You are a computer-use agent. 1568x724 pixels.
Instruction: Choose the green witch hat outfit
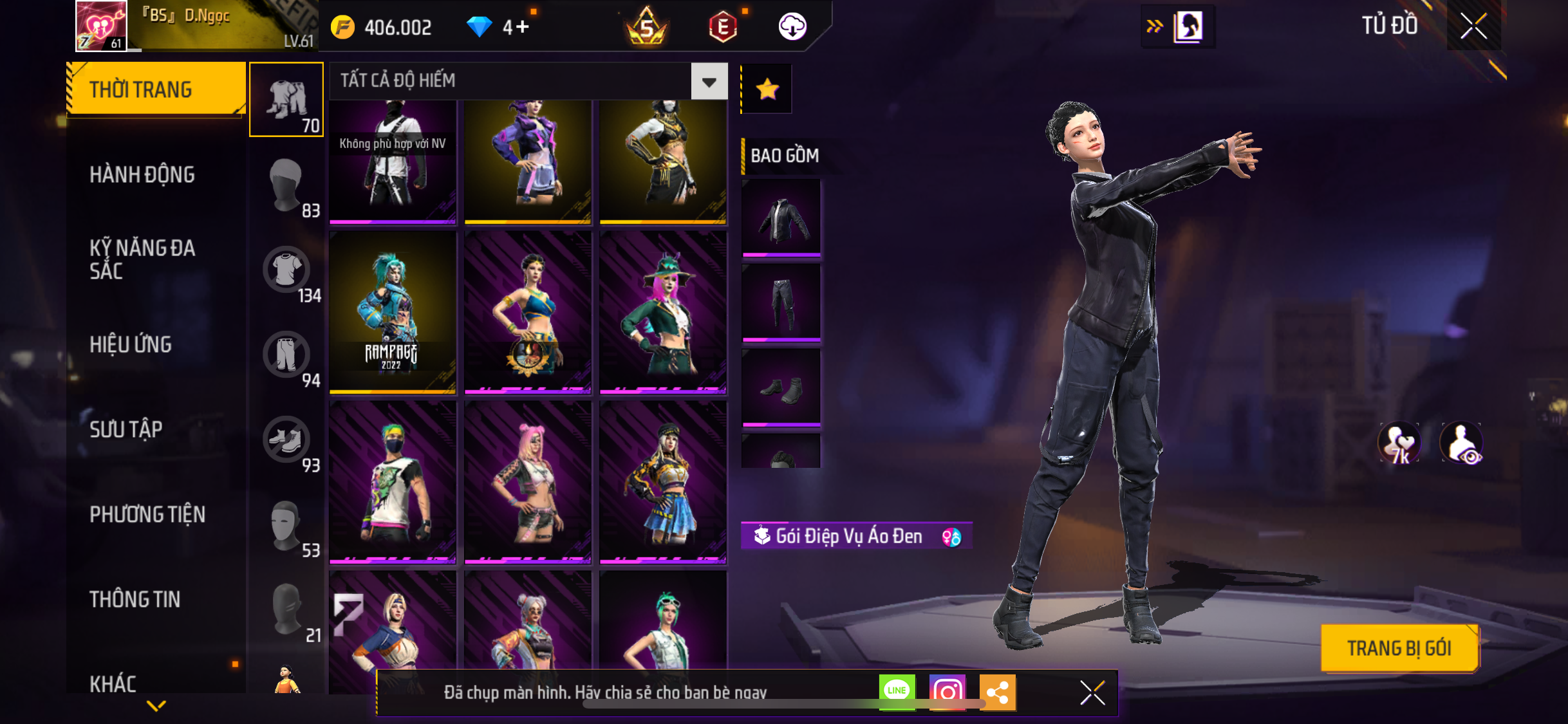(x=663, y=312)
